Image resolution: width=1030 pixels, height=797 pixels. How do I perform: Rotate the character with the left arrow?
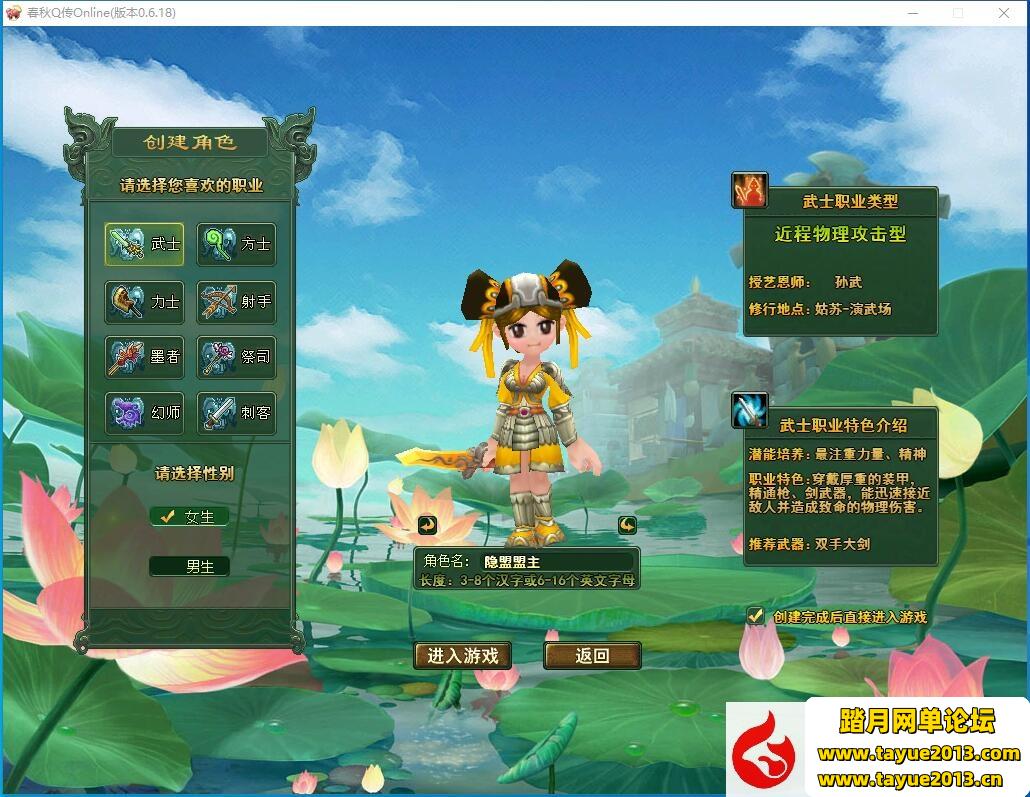[x=428, y=525]
